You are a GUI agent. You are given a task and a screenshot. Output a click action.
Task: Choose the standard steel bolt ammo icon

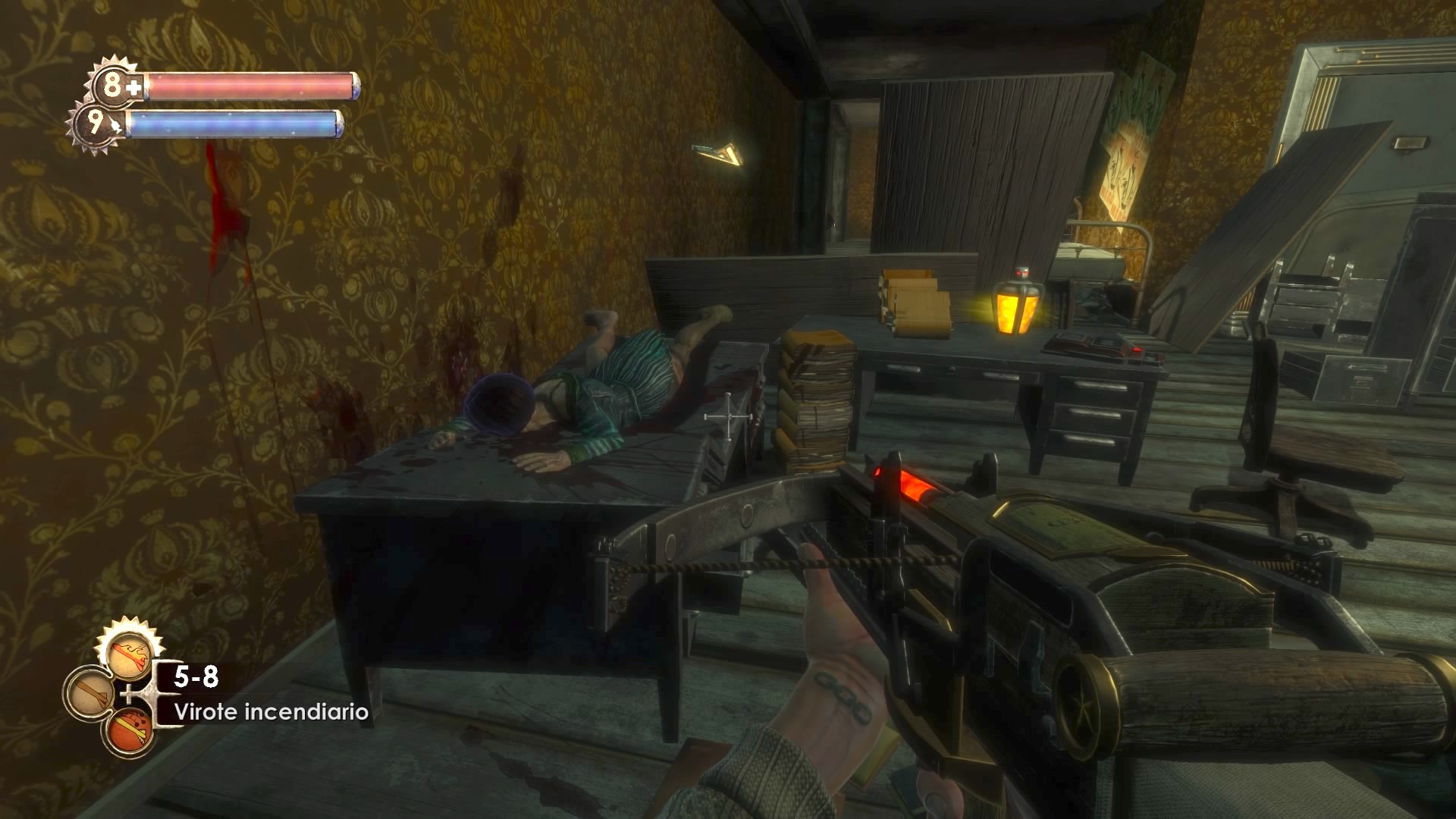pos(91,694)
